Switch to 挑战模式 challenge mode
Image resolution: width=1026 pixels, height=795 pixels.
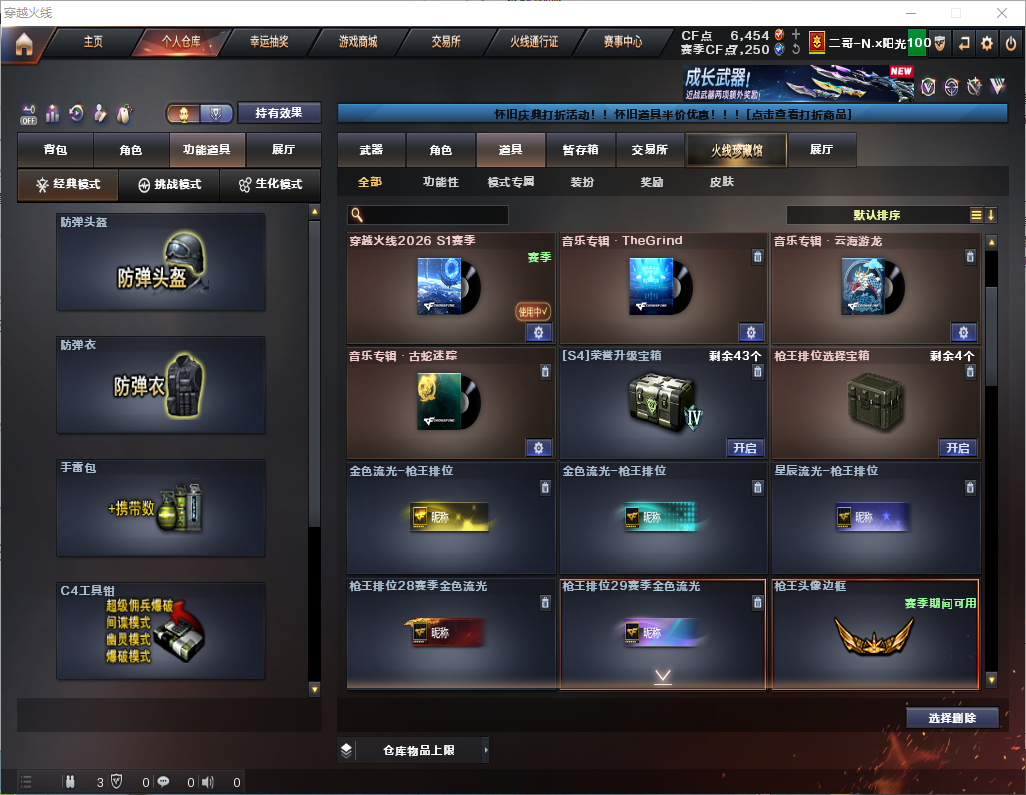coord(169,185)
